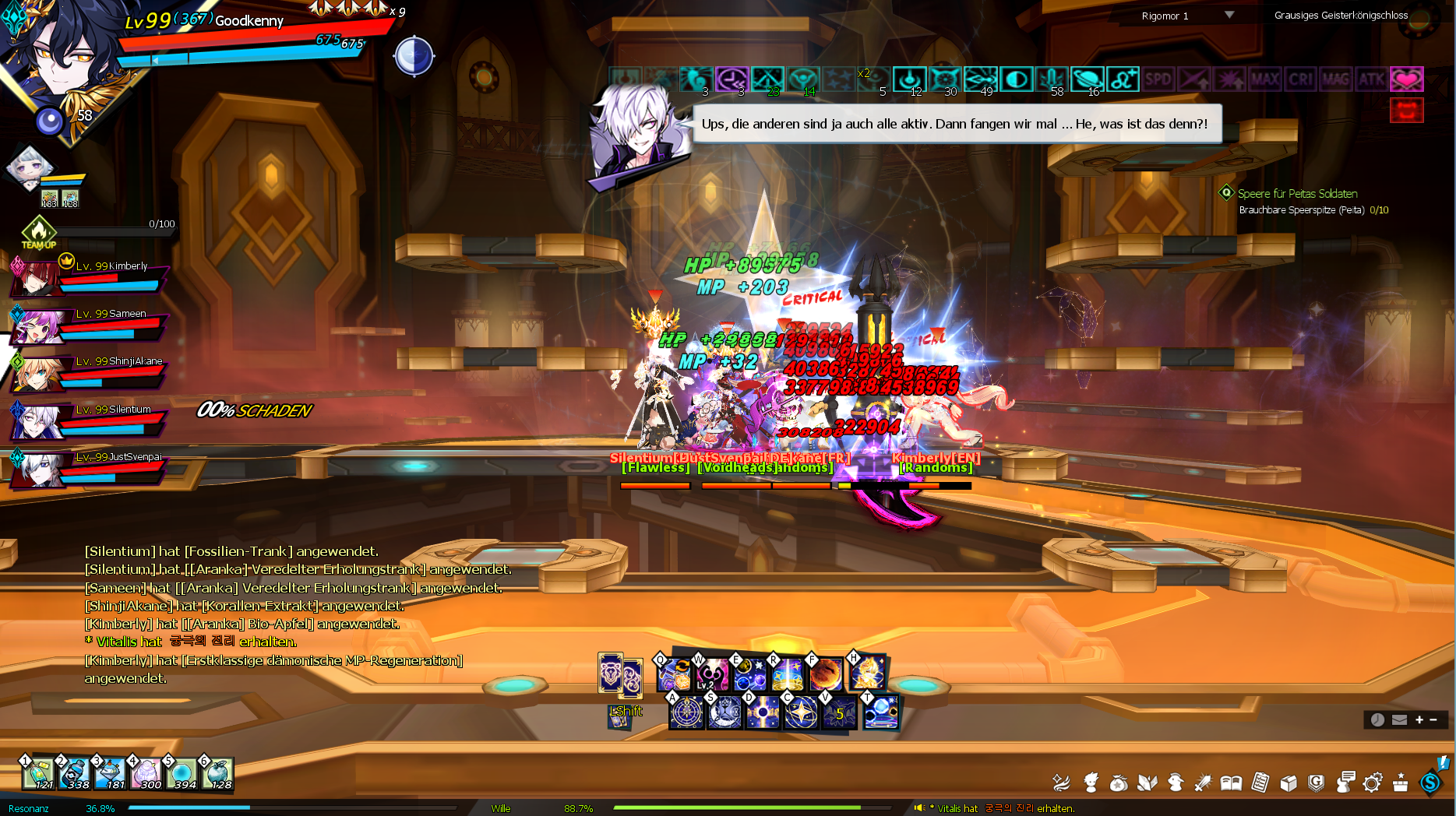This screenshot has height=816, width=1456.
Task: Open the inventory box icon
Action: click(1289, 782)
